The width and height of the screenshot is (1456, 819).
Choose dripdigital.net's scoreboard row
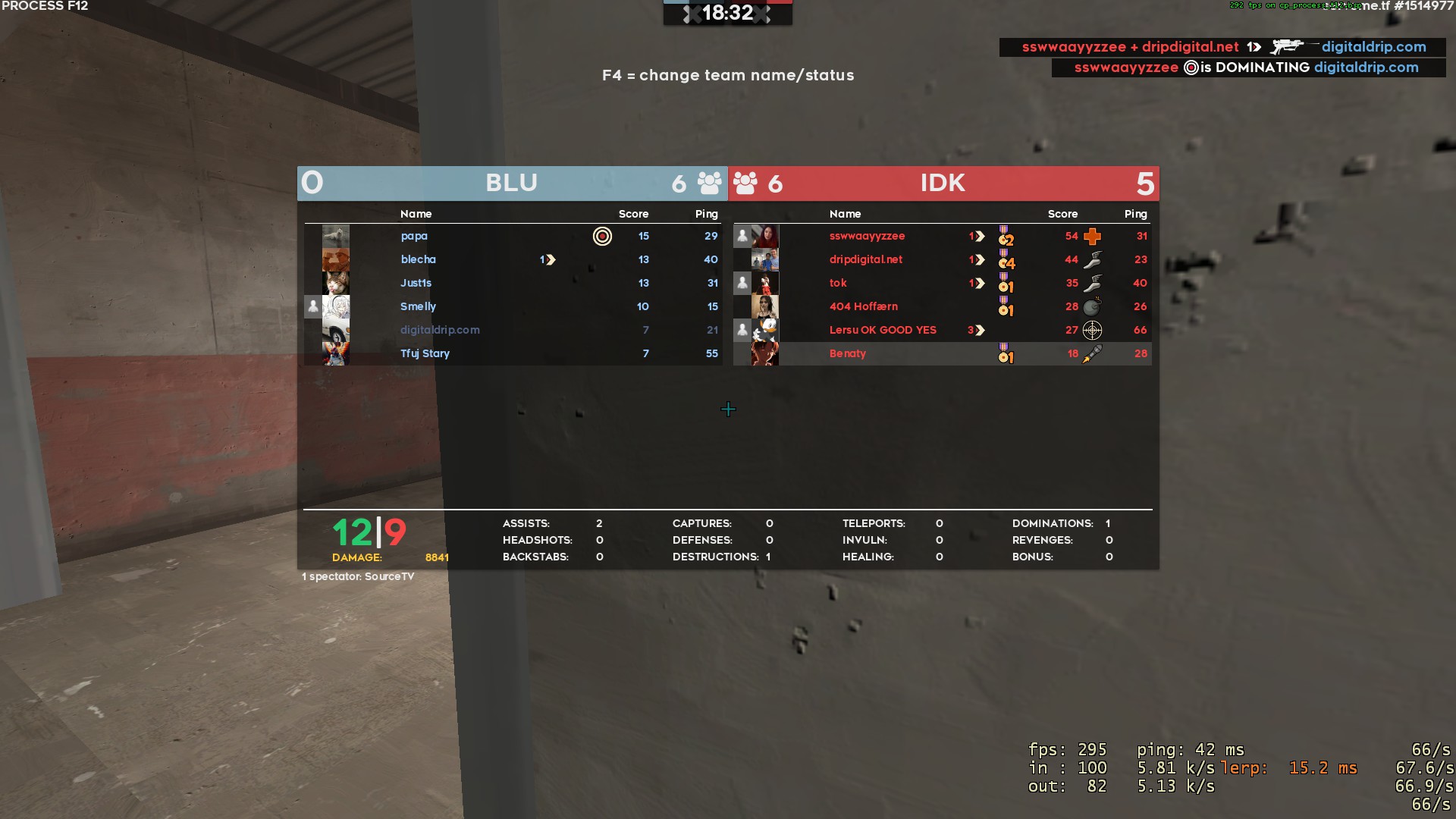(866, 259)
